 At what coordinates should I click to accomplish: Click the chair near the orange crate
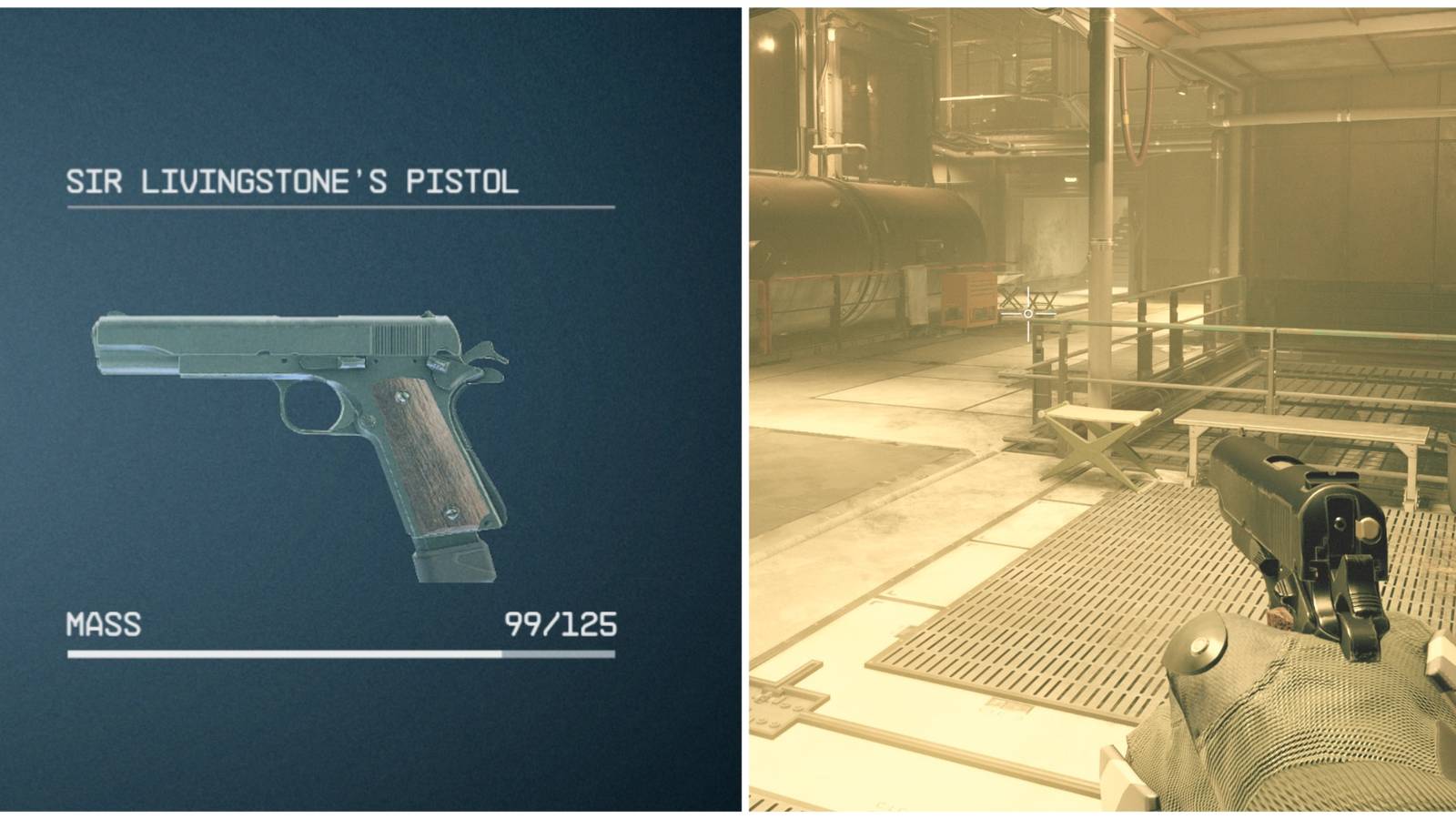point(1012,298)
